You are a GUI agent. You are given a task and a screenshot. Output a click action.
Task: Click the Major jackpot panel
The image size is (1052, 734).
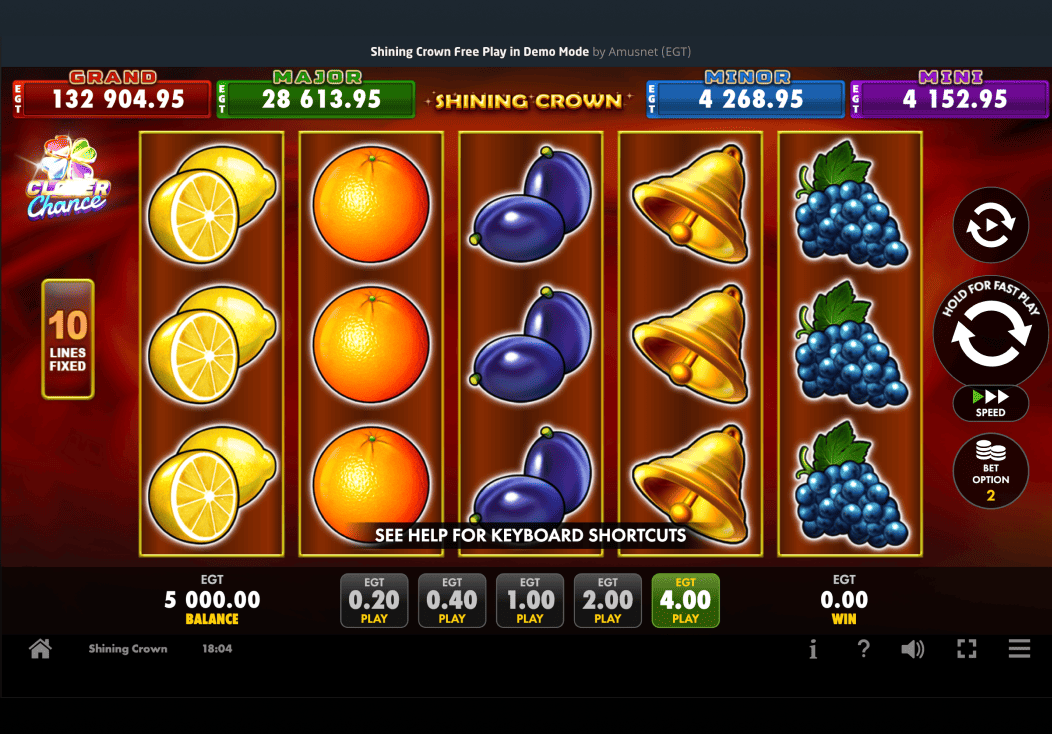pos(316,98)
